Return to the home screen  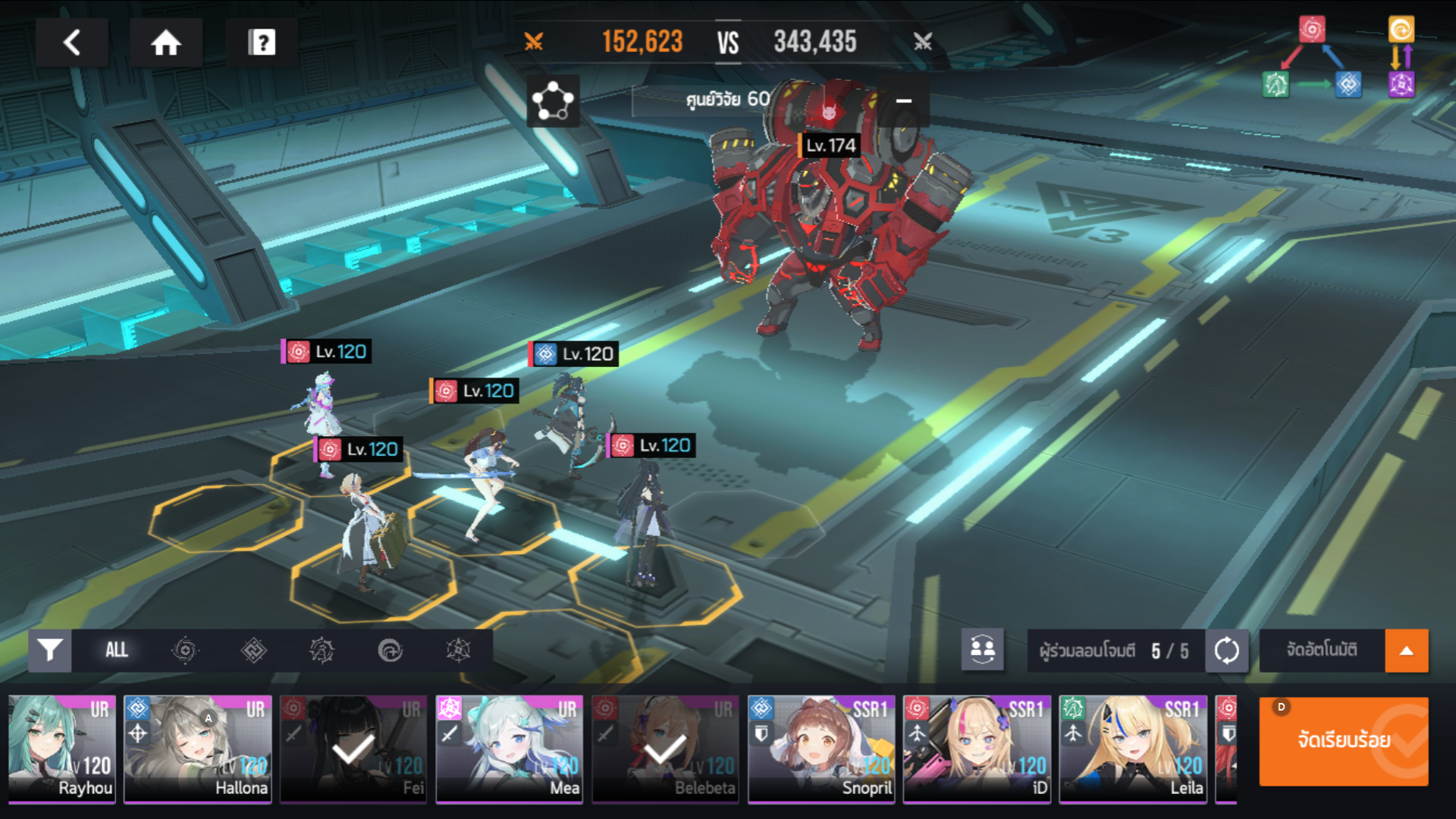point(165,42)
